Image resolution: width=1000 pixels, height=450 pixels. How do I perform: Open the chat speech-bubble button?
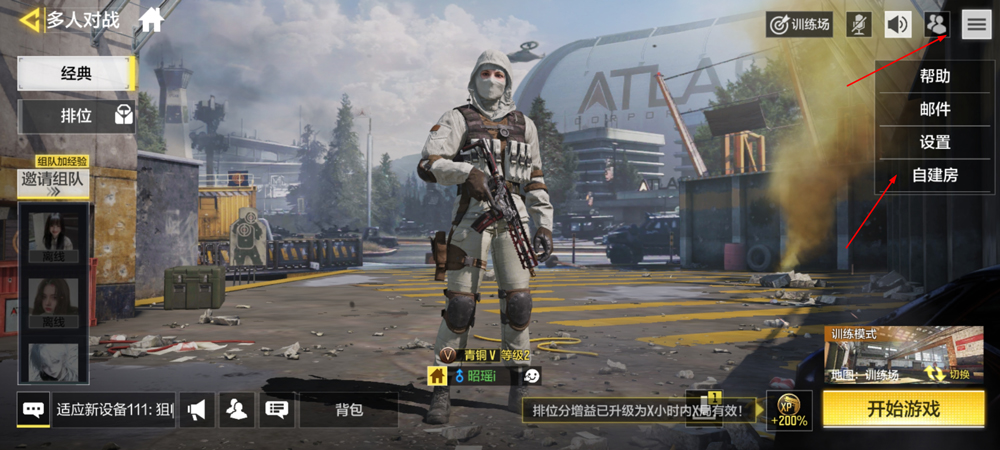click(33, 409)
